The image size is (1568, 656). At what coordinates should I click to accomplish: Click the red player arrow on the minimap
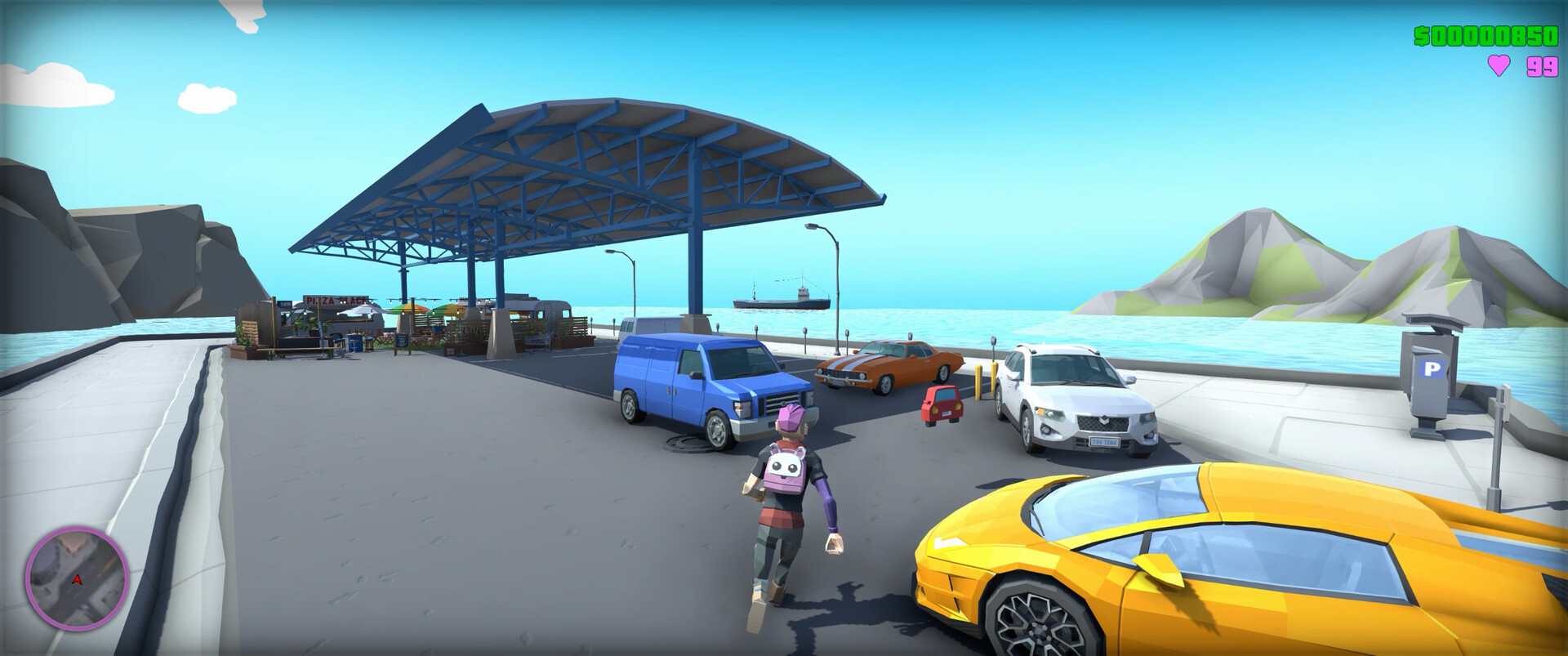pos(78,580)
